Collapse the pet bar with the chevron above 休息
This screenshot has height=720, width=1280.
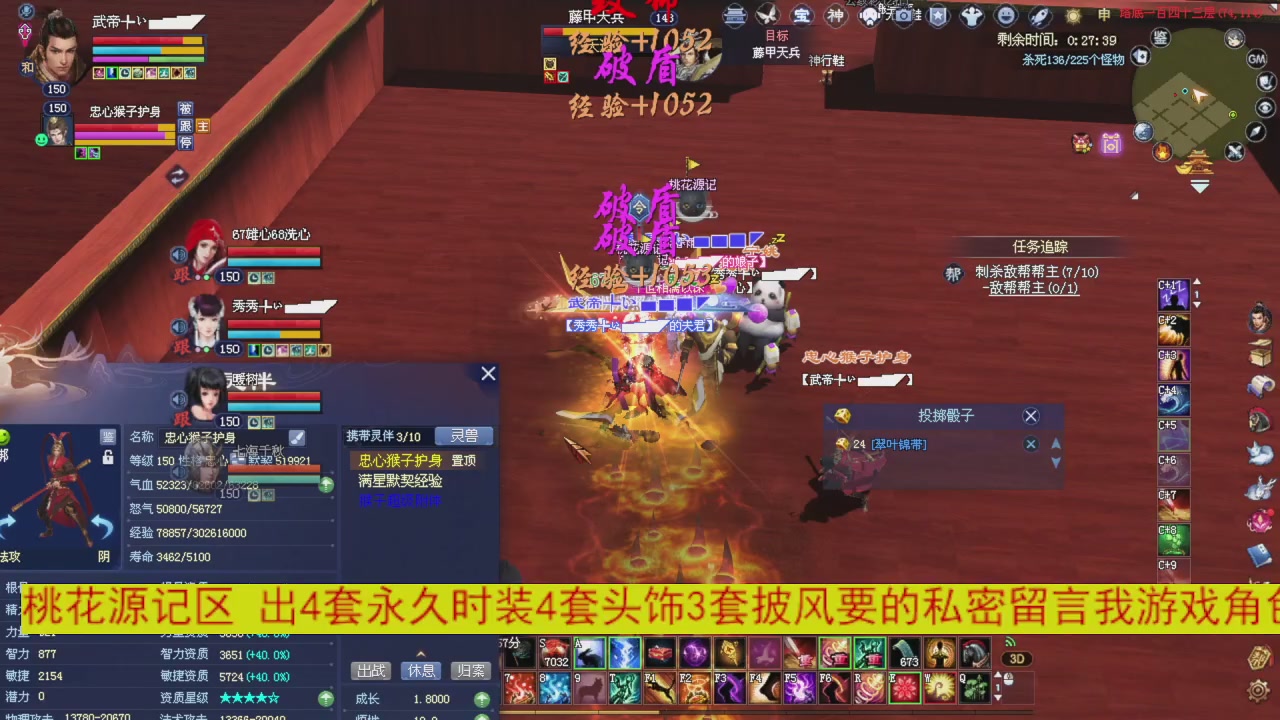pyautogui.click(x=420, y=654)
